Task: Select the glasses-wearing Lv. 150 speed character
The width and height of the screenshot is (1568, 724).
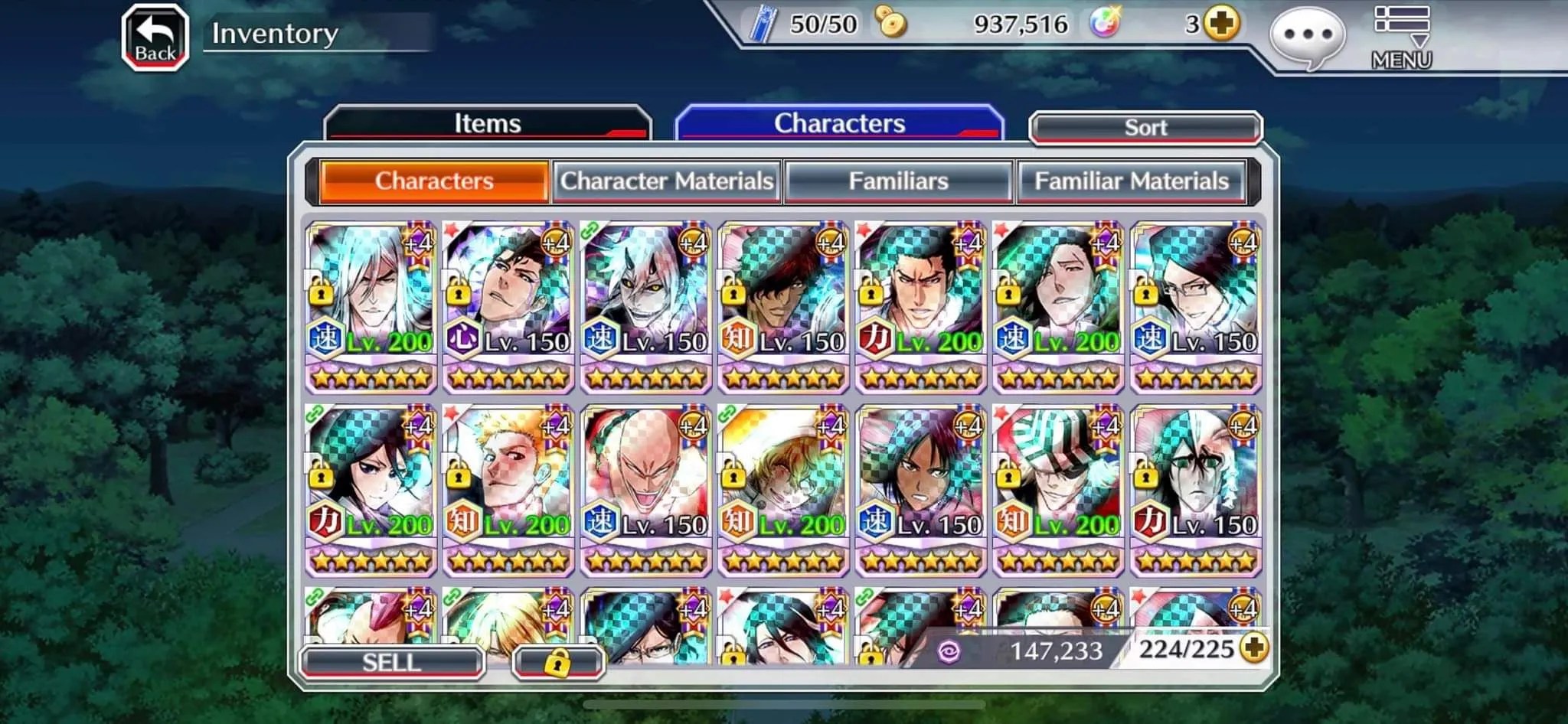Action: pos(1196,306)
